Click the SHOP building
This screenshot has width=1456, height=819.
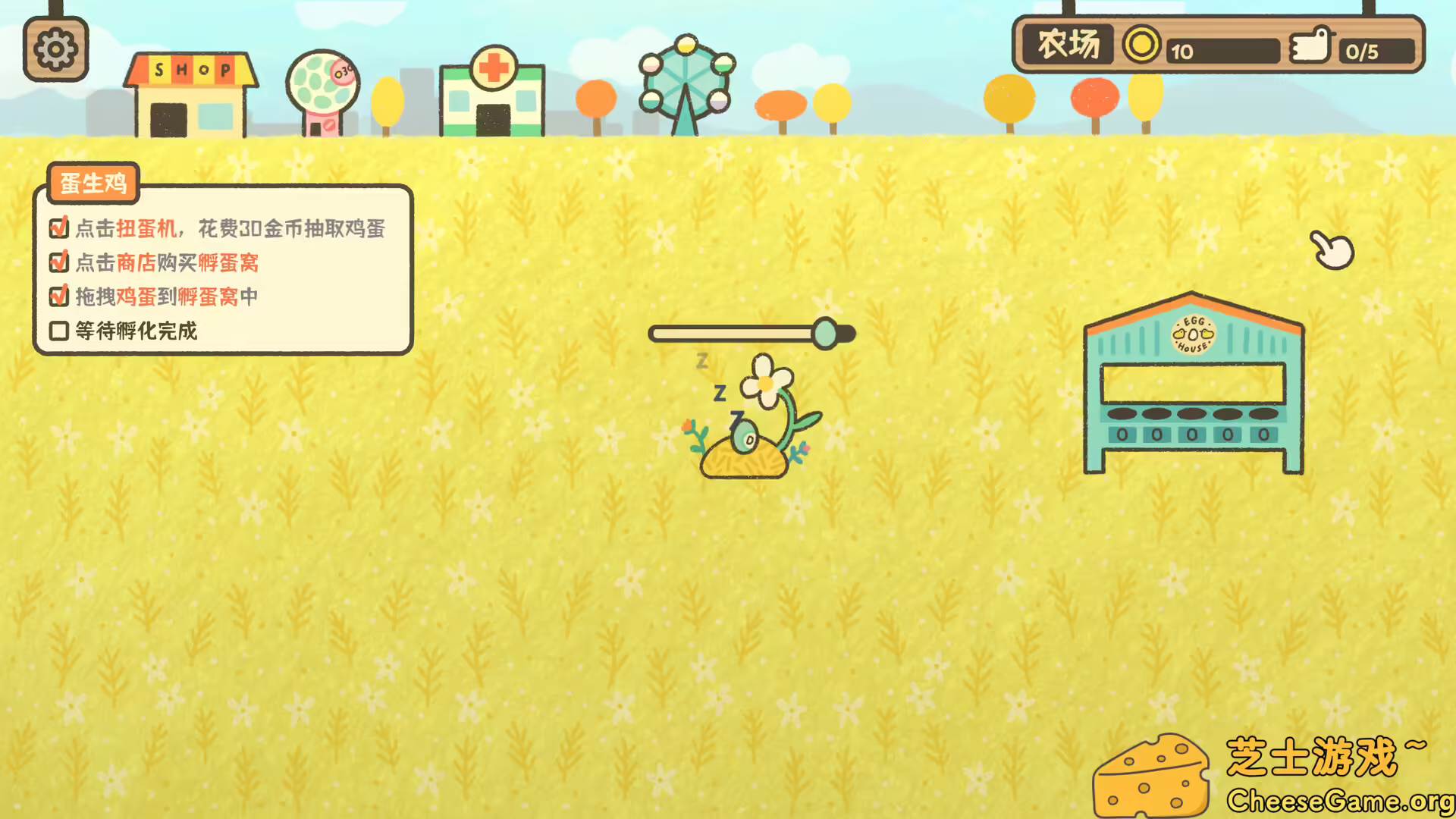click(x=190, y=91)
